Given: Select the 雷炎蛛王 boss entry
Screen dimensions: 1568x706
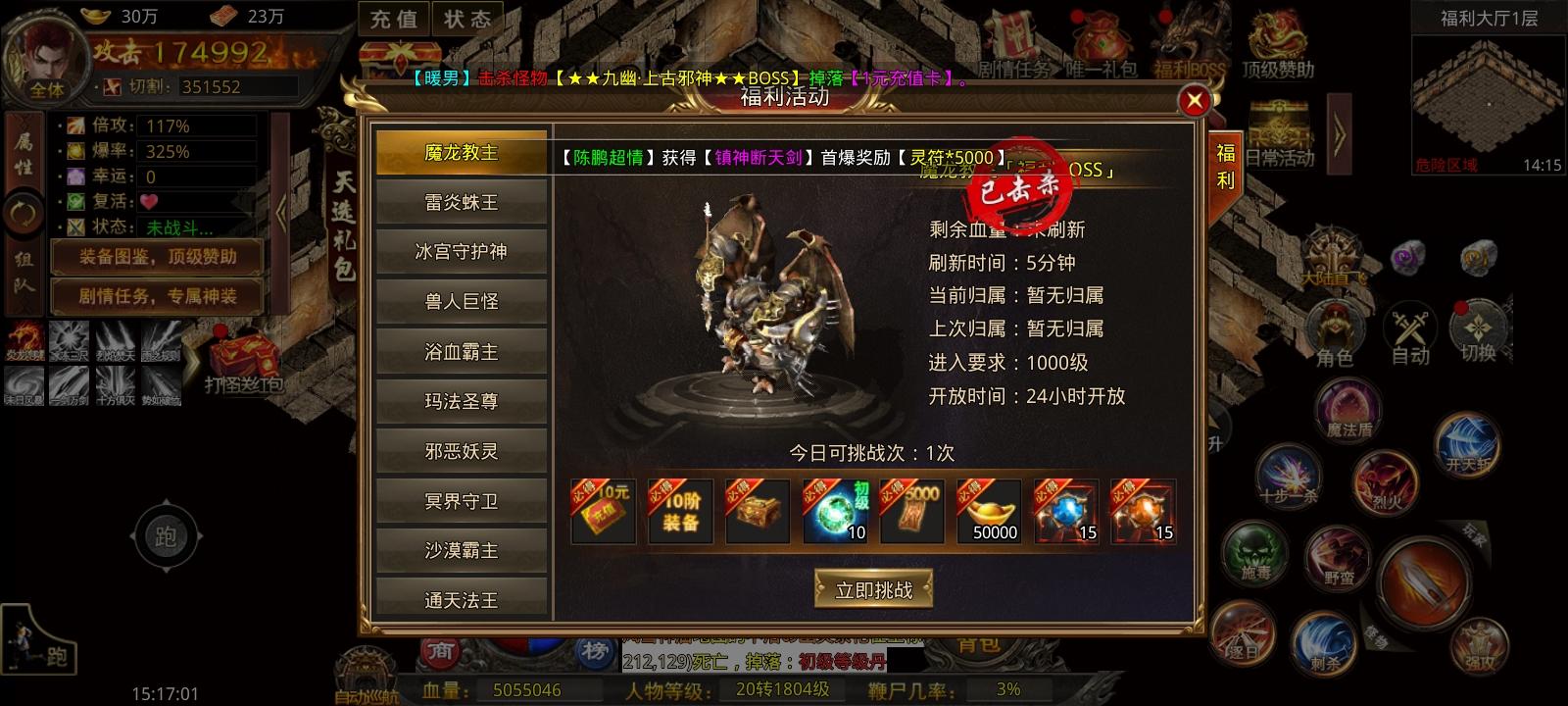Looking at the screenshot, I should 461,201.
